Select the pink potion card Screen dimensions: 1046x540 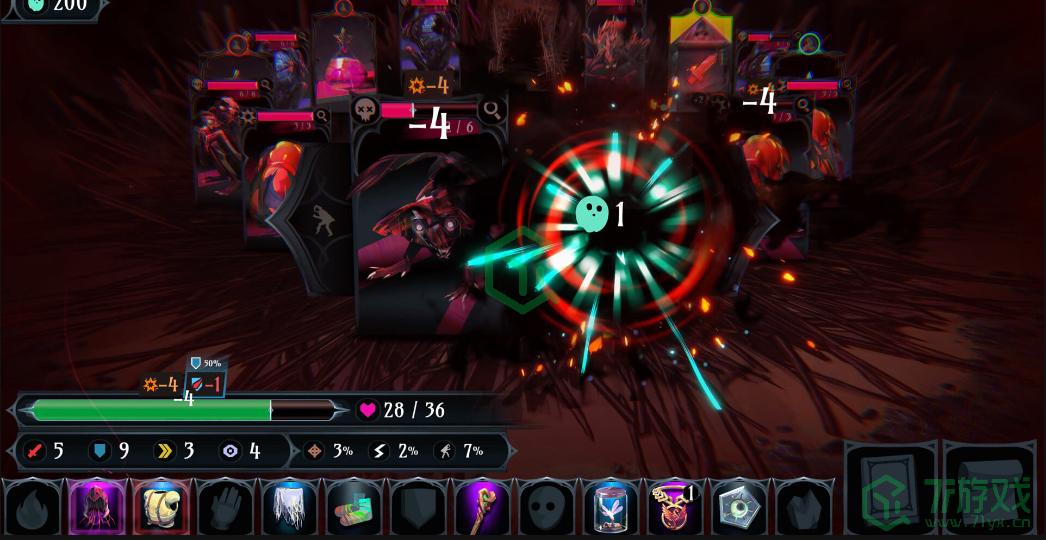(x=344, y=62)
